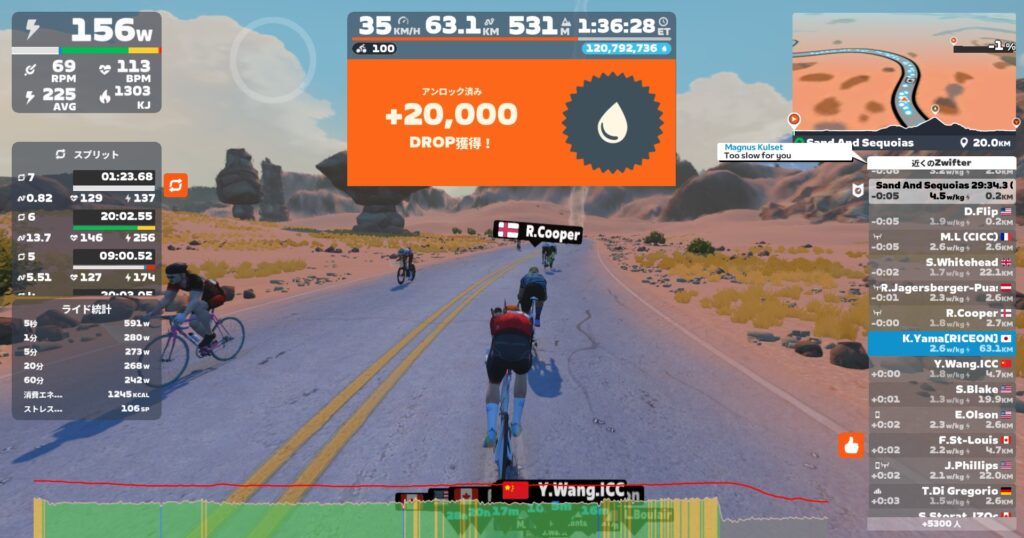Select M.L (CICC) rider row

point(940,242)
